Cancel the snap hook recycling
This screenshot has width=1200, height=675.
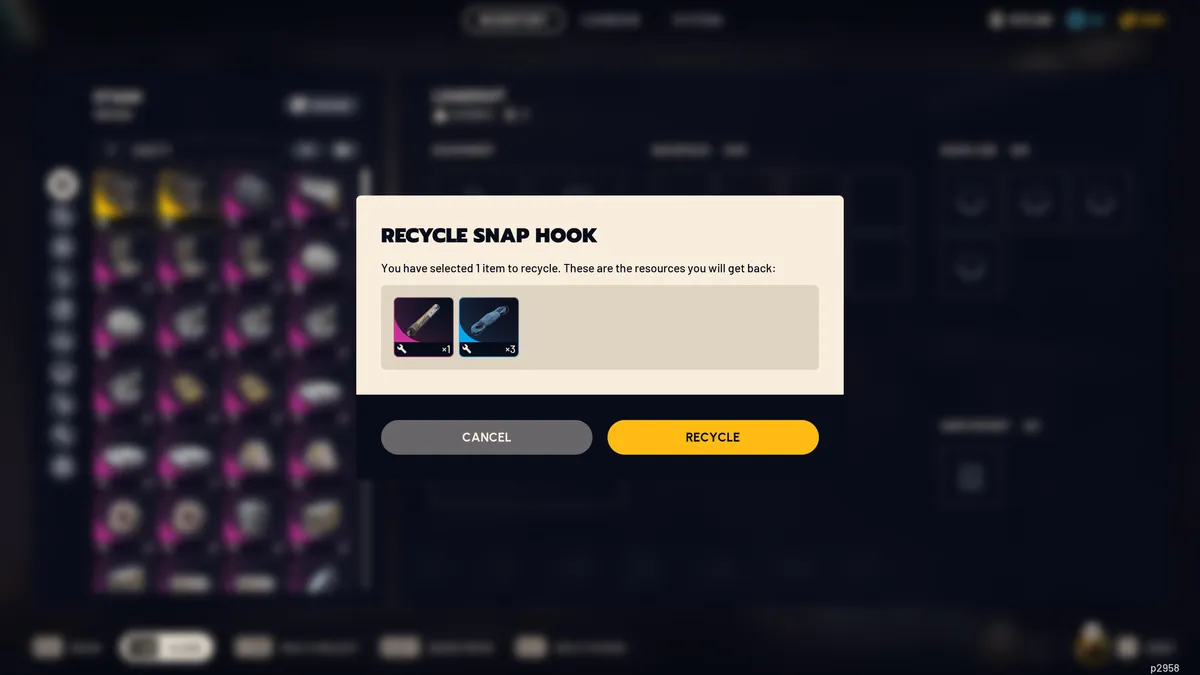[x=486, y=437]
